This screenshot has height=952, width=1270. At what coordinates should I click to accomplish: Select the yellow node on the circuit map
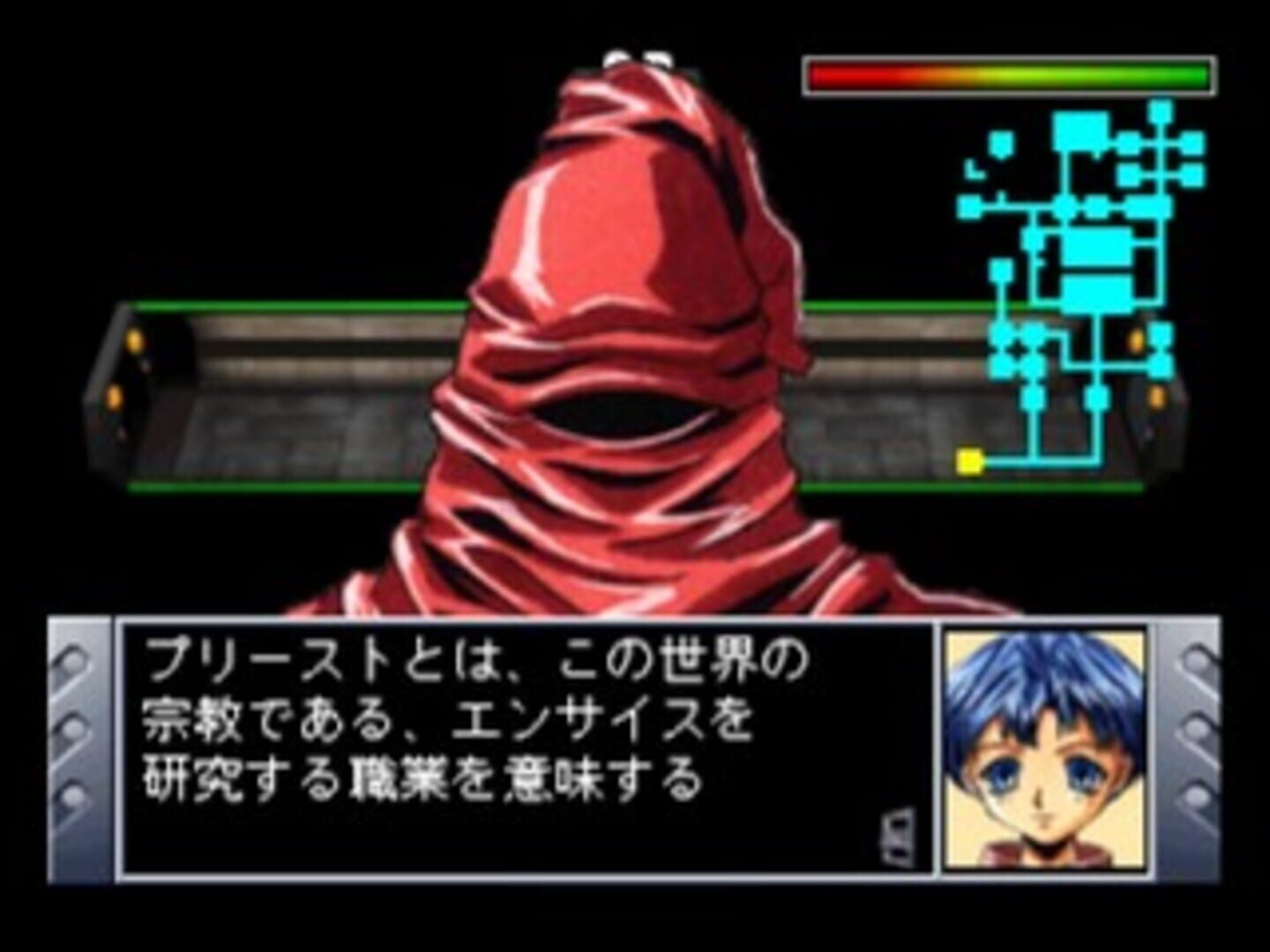[x=970, y=458]
